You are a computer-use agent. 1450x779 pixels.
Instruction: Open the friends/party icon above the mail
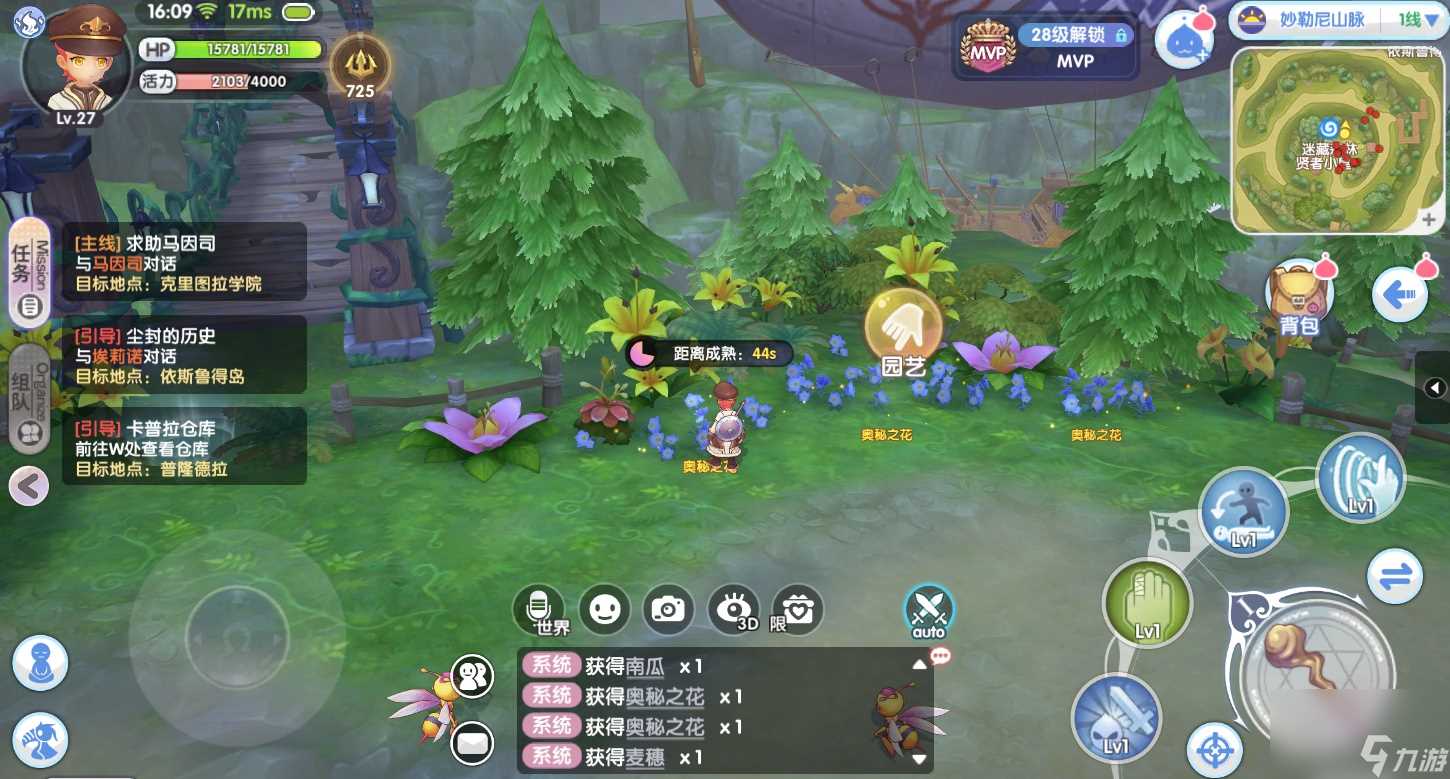point(470,676)
